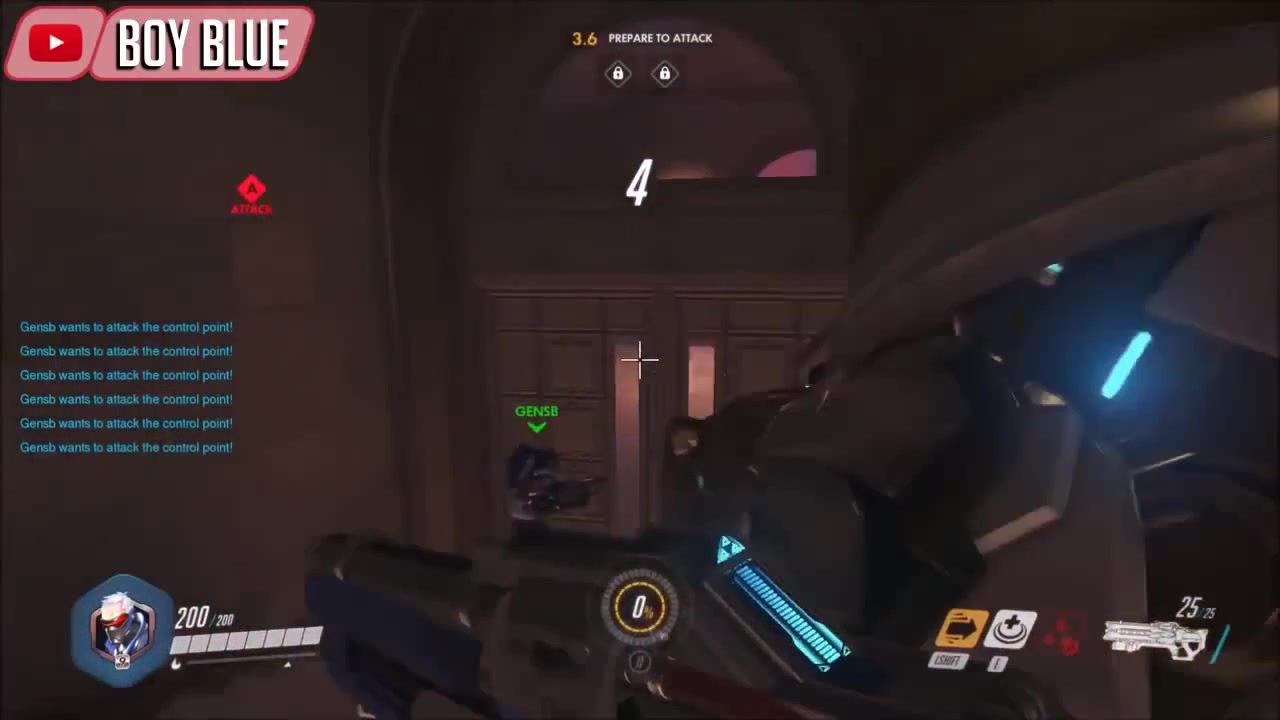The width and height of the screenshot is (1280, 720).
Task: Click the first Gensb attack message
Action: point(126,327)
